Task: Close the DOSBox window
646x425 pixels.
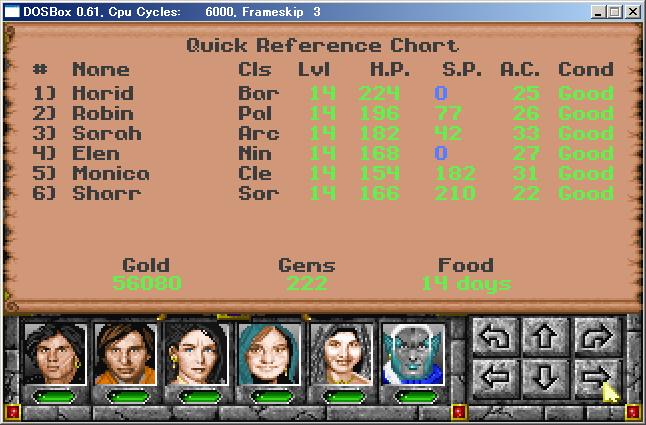Action: (632, 12)
